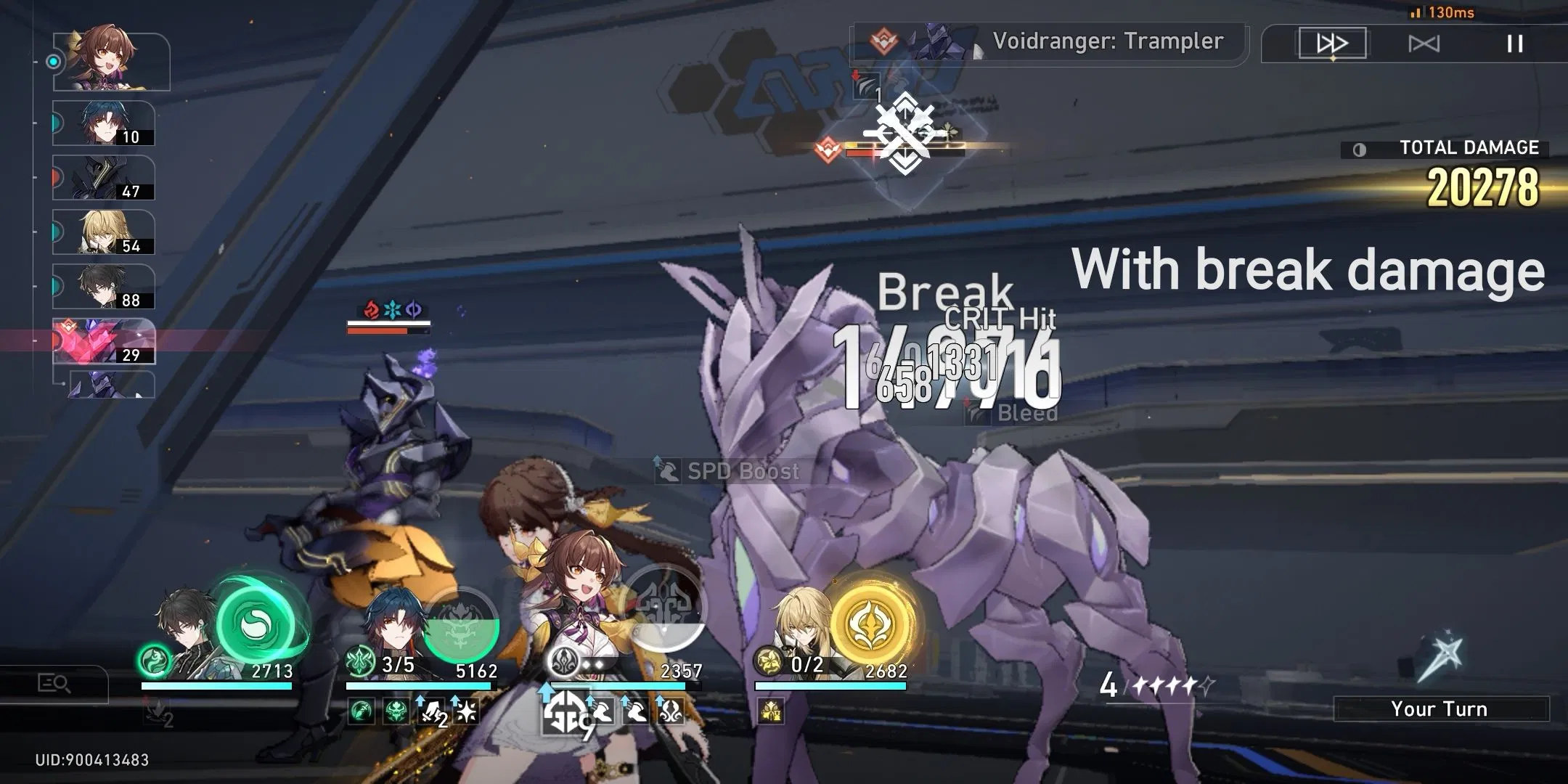
Task: Click the Your Turn indicator
Action: pos(1439,708)
